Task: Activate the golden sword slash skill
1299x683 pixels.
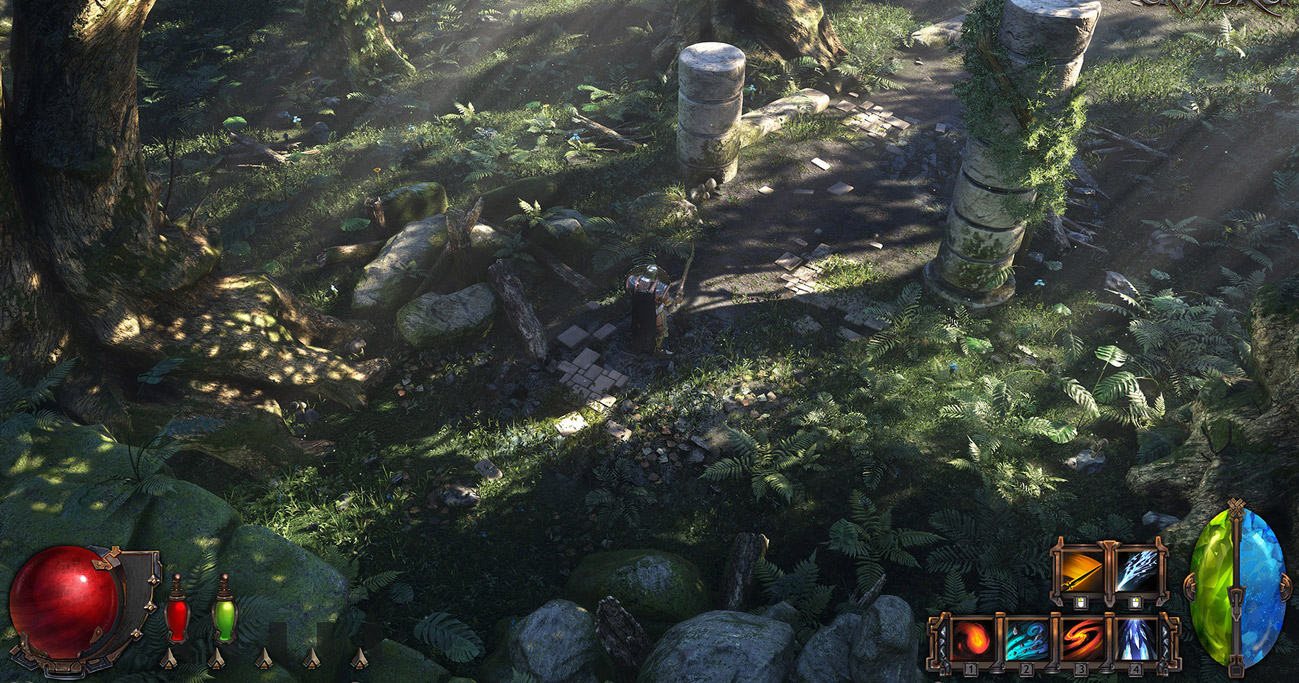Action: (x=1081, y=573)
